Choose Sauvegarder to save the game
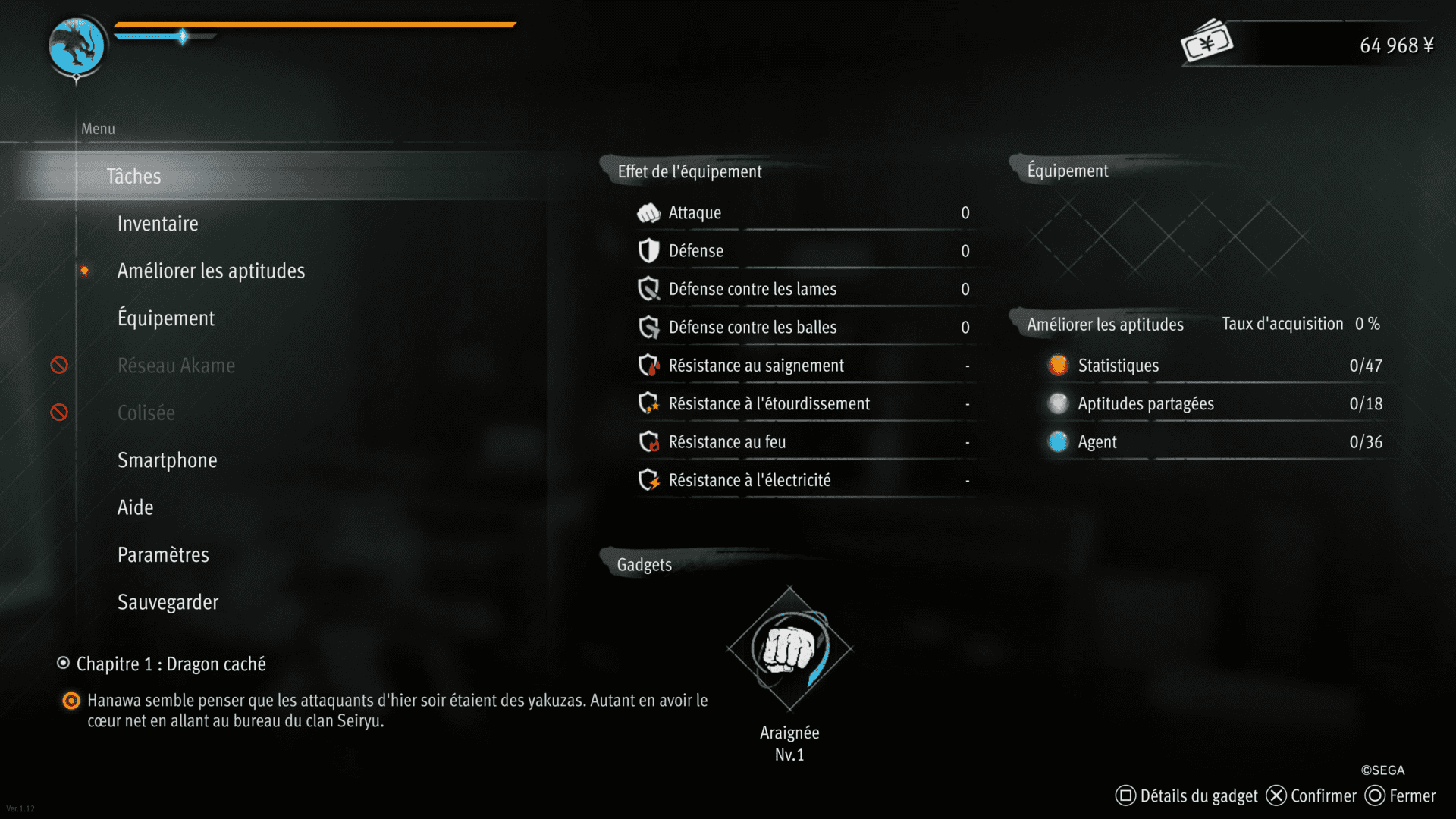This screenshot has height=819, width=1456. (168, 602)
